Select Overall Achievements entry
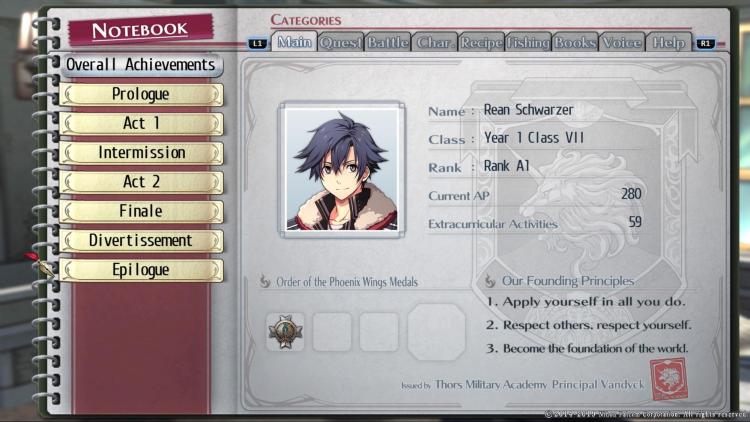The image size is (750, 422). point(141,65)
